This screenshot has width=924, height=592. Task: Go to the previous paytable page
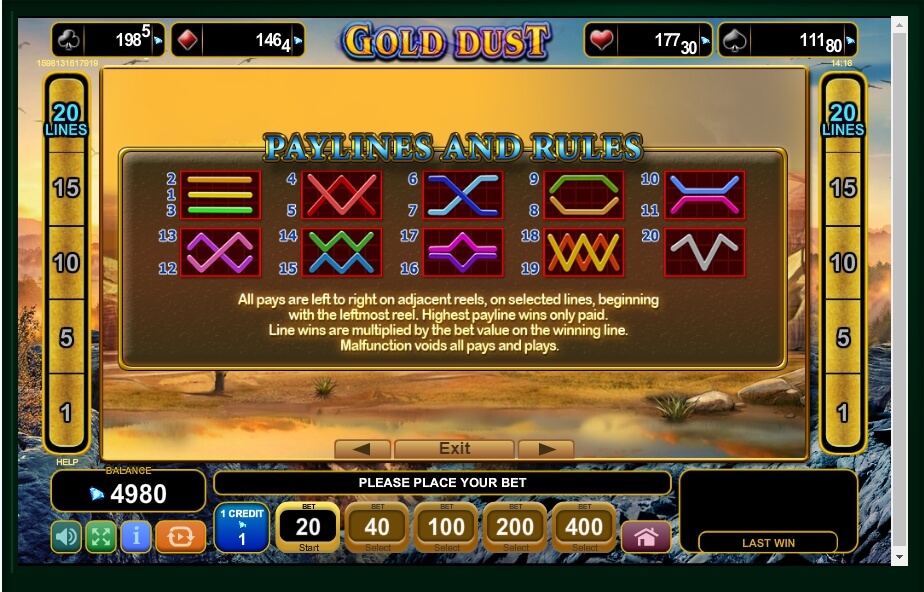(x=362, y=449)
